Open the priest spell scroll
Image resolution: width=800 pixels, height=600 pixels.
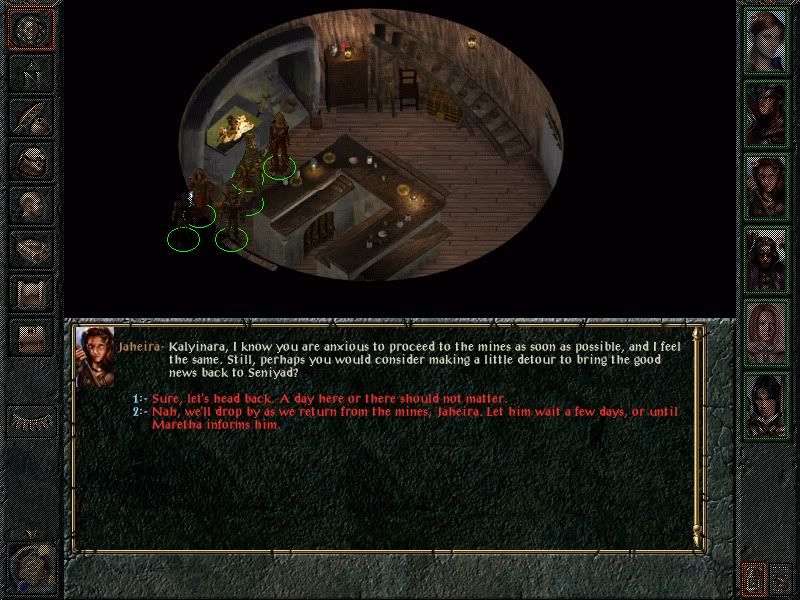29,288
